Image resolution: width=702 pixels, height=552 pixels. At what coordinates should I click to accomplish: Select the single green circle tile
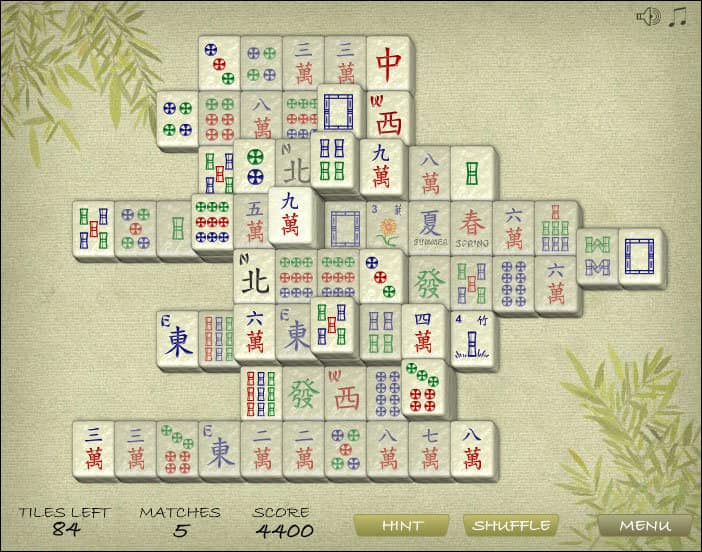(x=256, y=164)
